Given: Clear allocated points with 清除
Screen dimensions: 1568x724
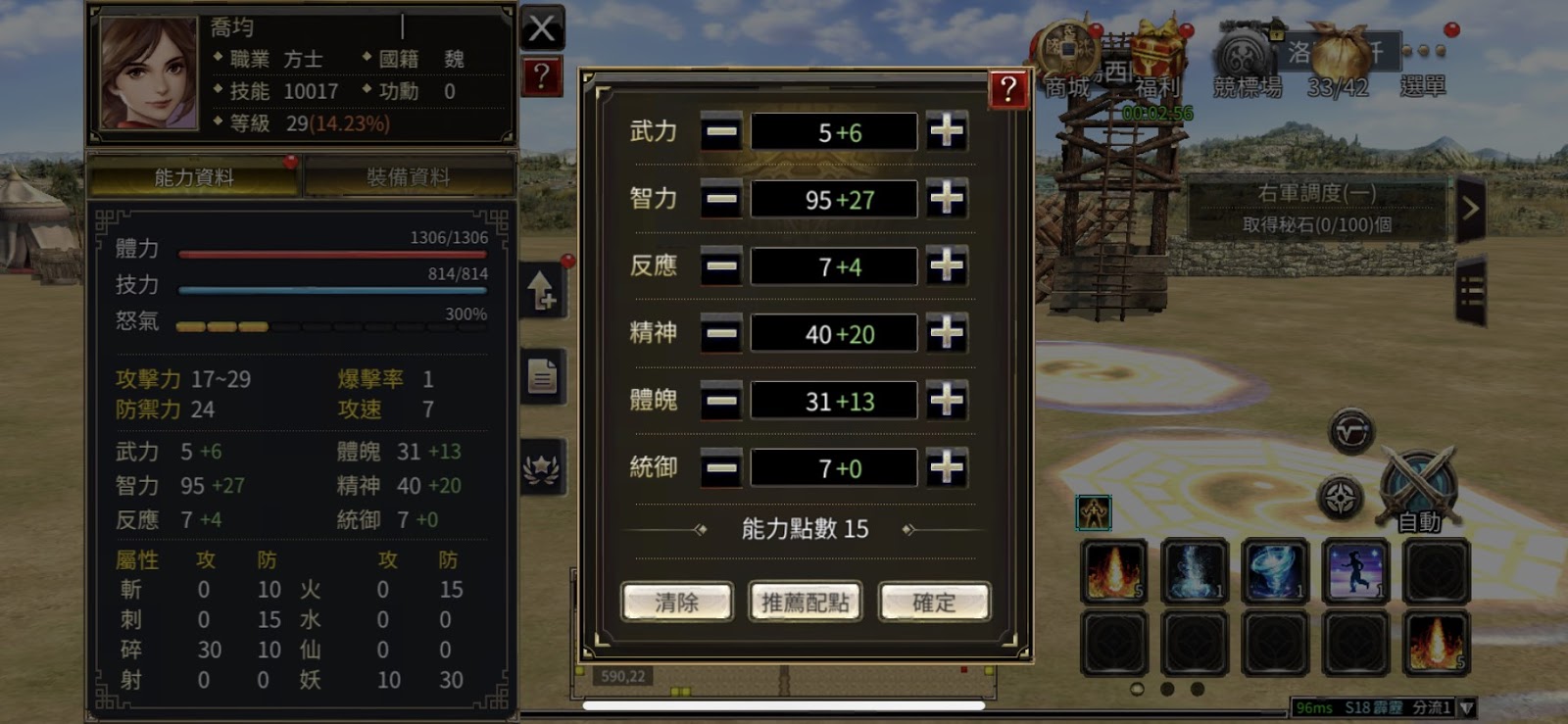Looking at the screenshot, I should click(676, 602).
